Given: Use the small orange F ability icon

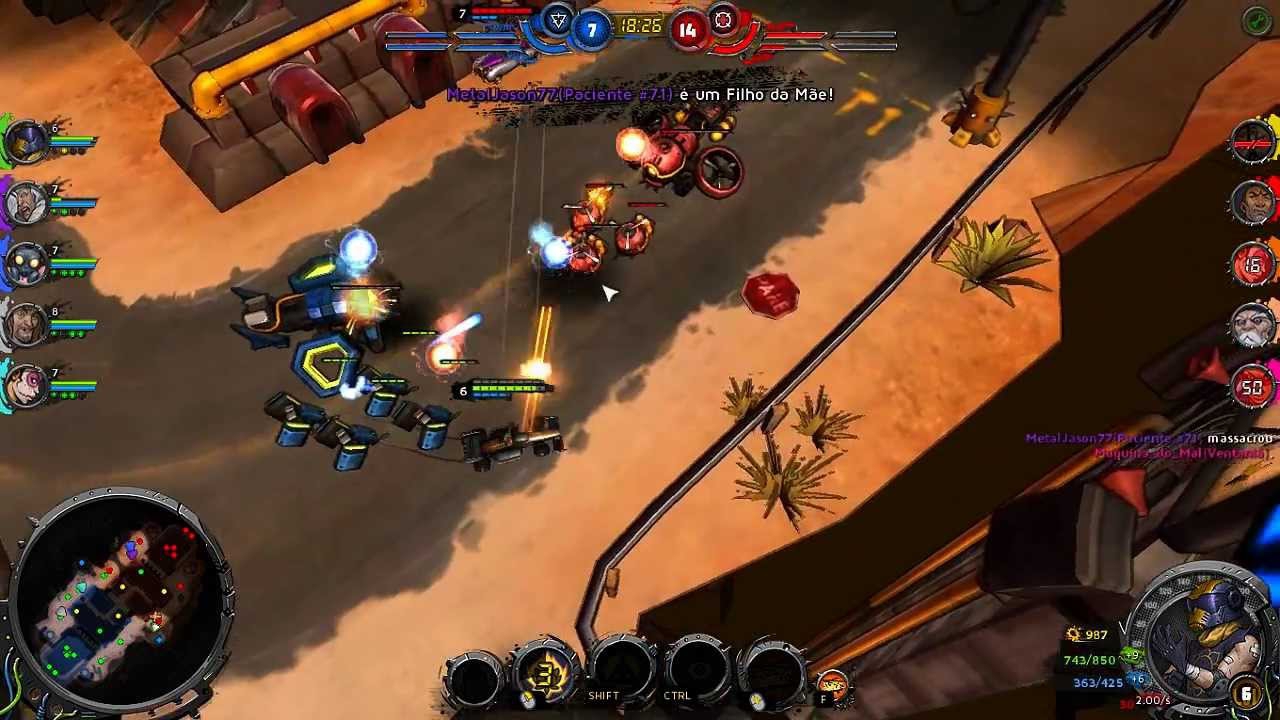Looking at the screenshot, I should (832, 686).
